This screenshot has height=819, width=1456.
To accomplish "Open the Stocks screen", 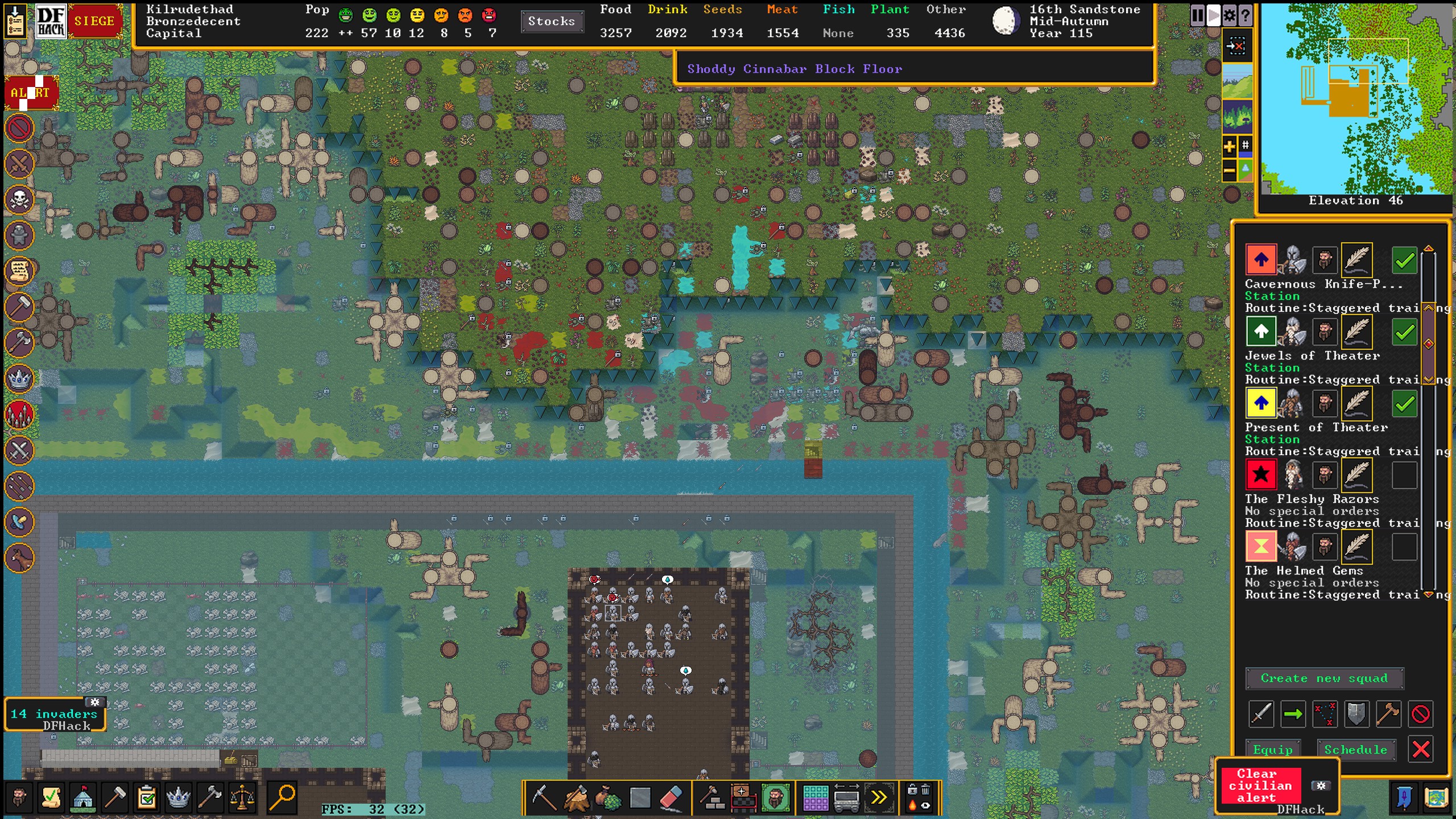I will coord(551,22).
